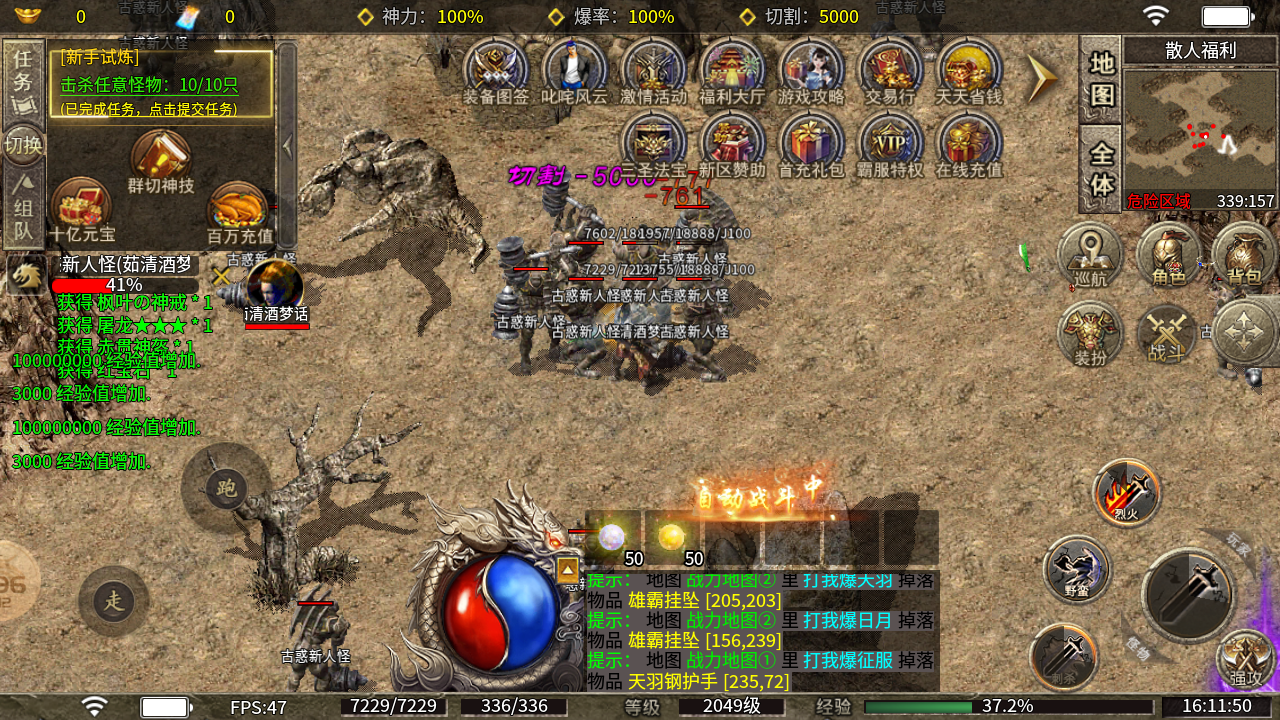
Task: Open the 地图 map button
Action: [1101, 78]
